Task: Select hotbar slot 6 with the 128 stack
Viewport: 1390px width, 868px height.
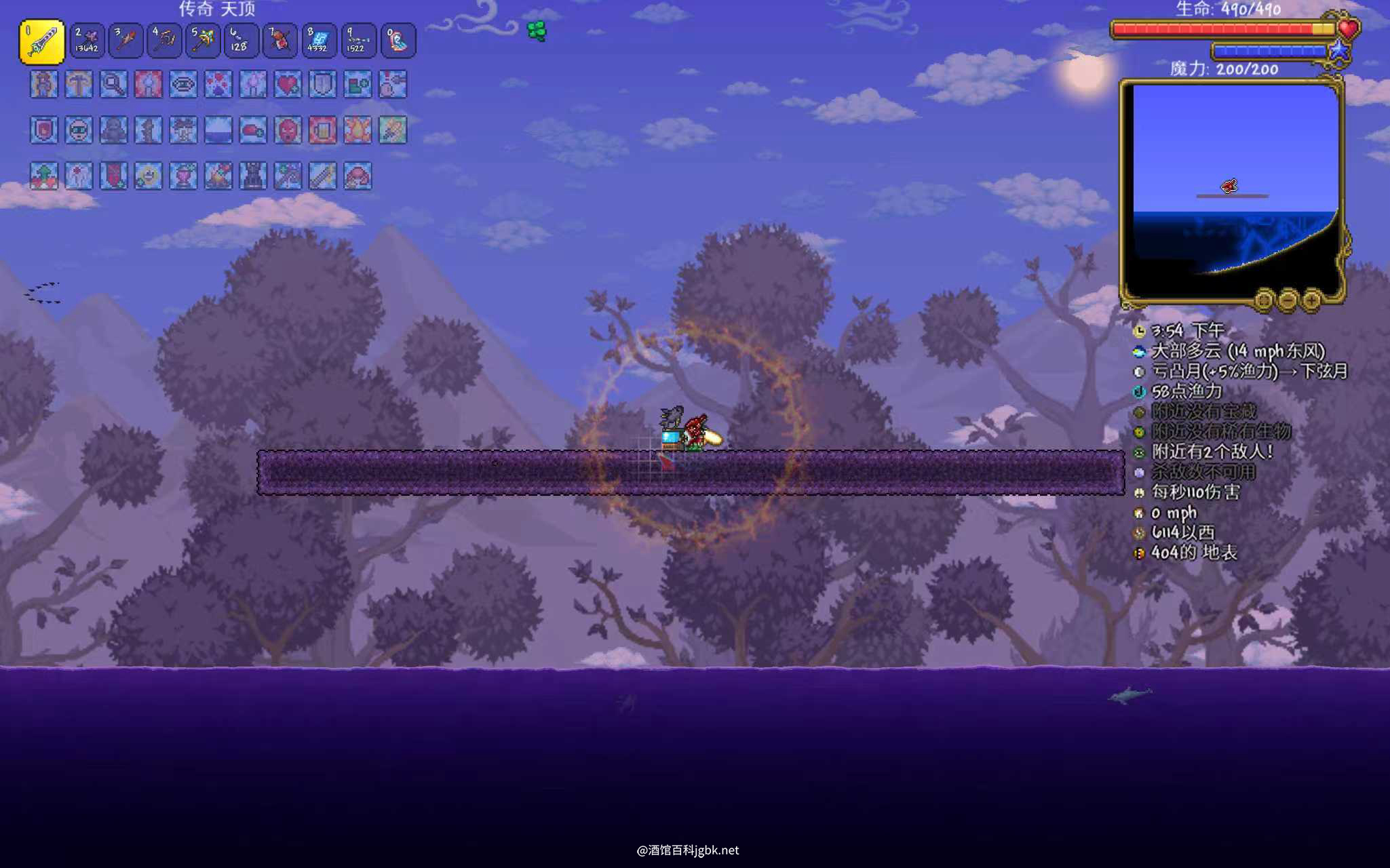Action: (241, 41)
